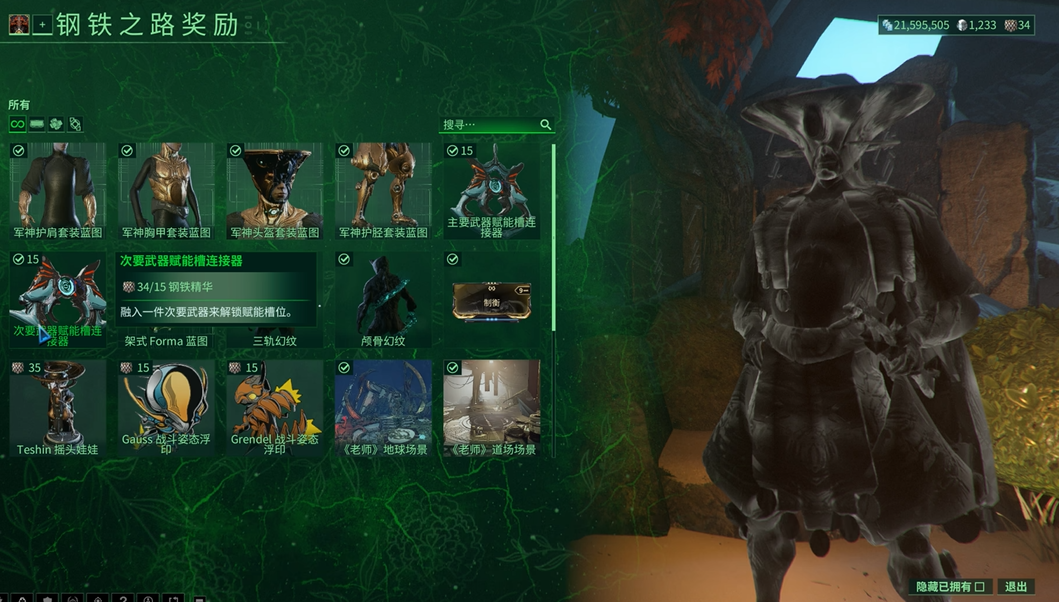Select 主要武器赋能槽连接器 primary adapter item
The image size is (1059, 602).
(x=491, y=190)
